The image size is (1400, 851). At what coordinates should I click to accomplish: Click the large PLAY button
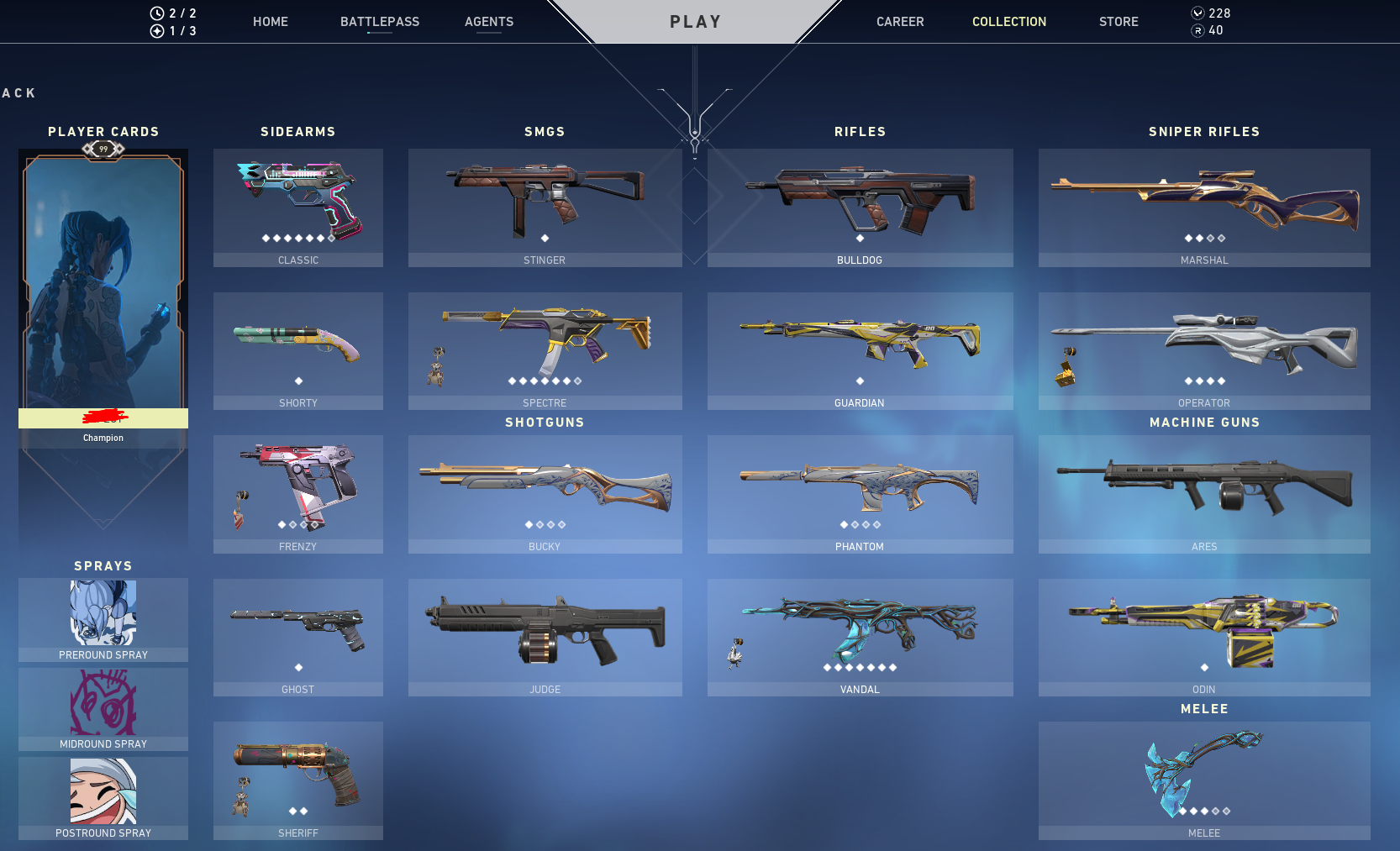tap(695, 22)
